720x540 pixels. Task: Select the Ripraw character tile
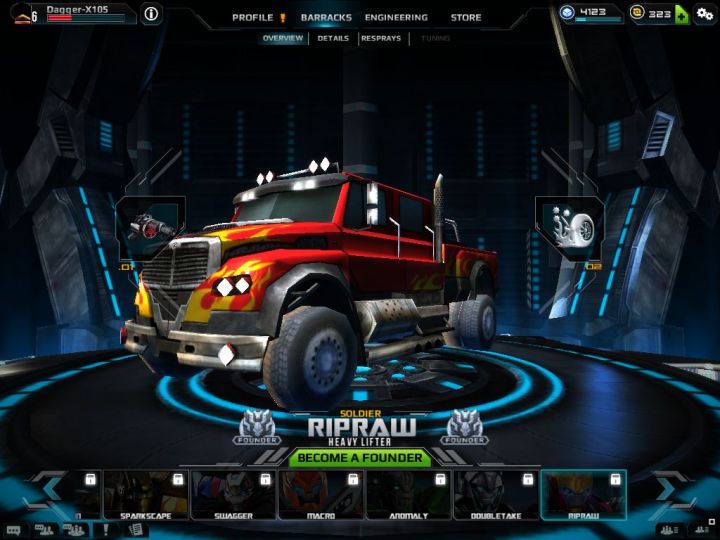pos(583,494)
